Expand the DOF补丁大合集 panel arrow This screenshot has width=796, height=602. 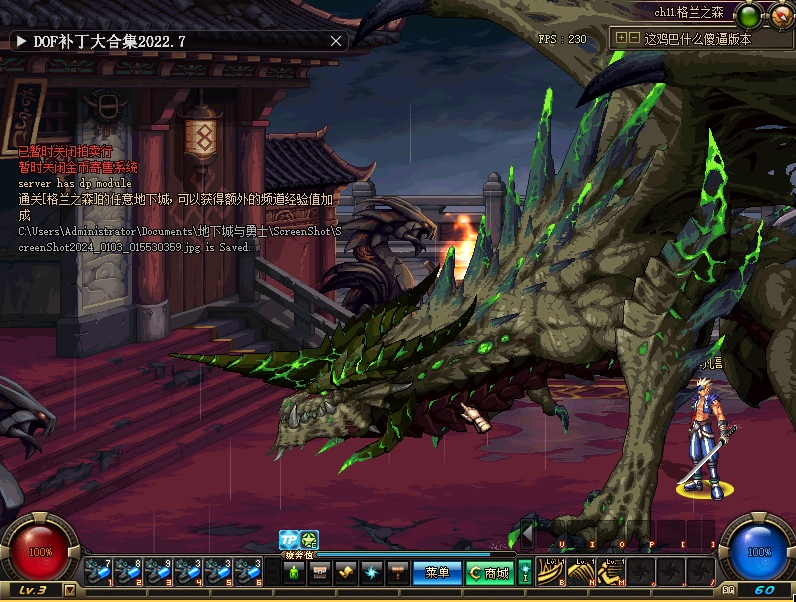[20, 41]
